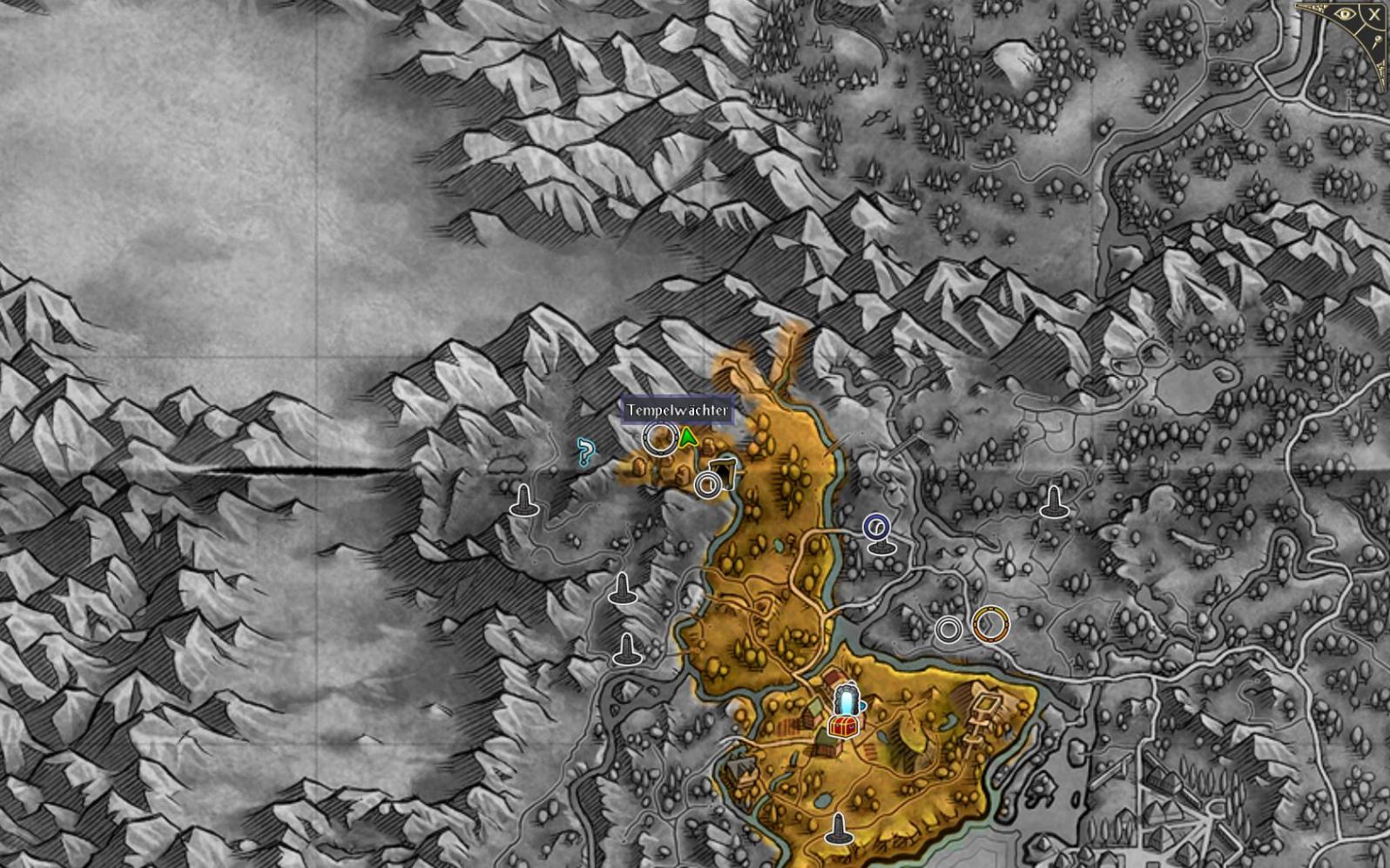Image resolution: width=1390 pixels, height=868 pixels.
Task: Close the world map
Action: coord(1374,15)
